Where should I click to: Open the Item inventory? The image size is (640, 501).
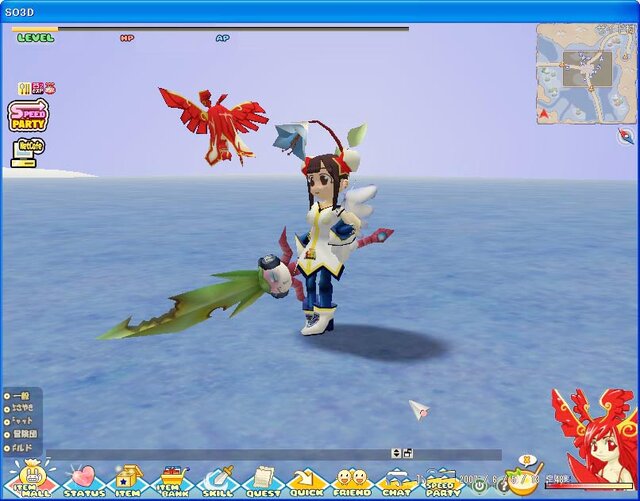point(128,480)
